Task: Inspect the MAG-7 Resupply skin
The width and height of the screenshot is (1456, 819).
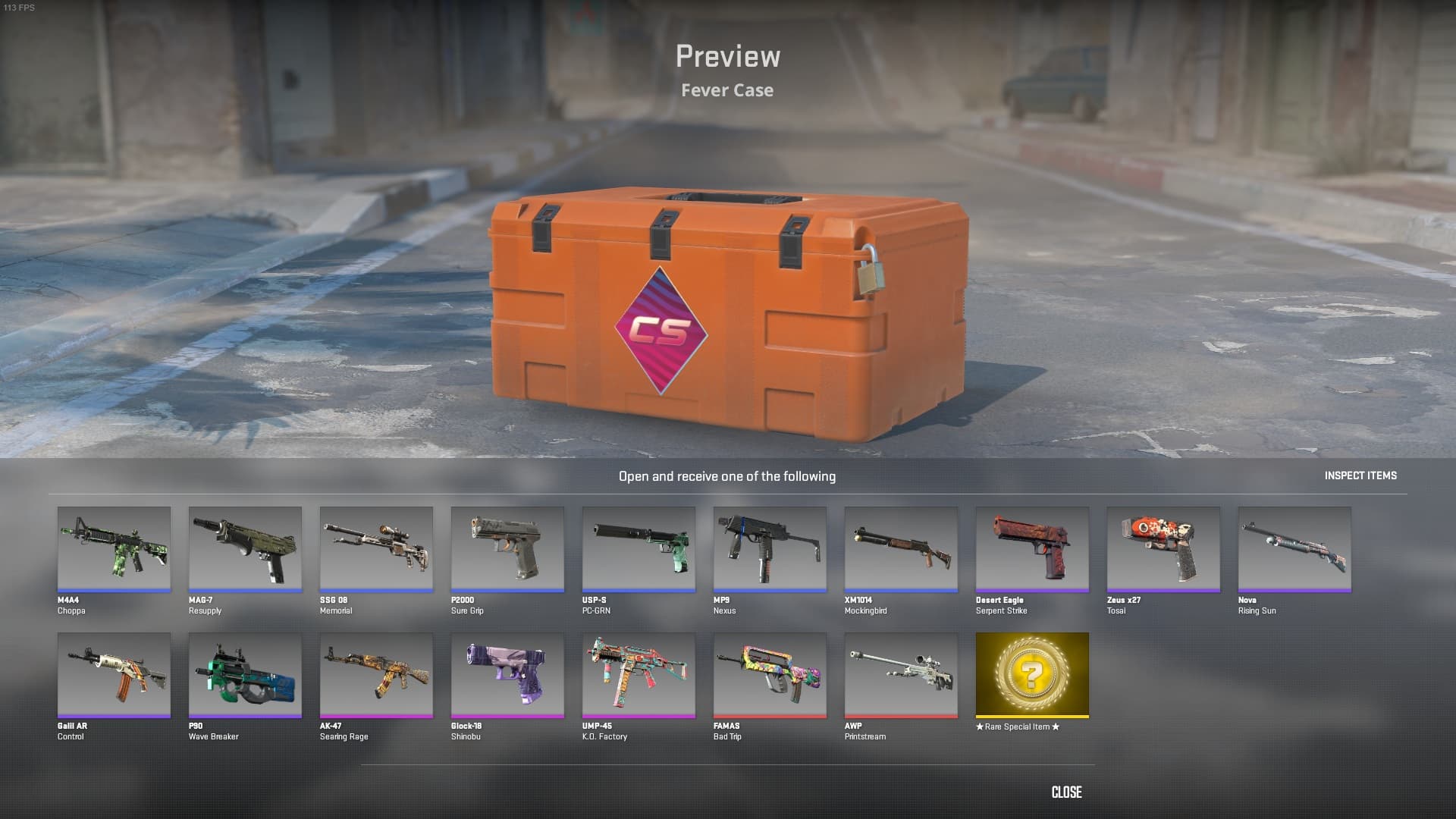Action: pyautogui.click(x=245, y=549)
